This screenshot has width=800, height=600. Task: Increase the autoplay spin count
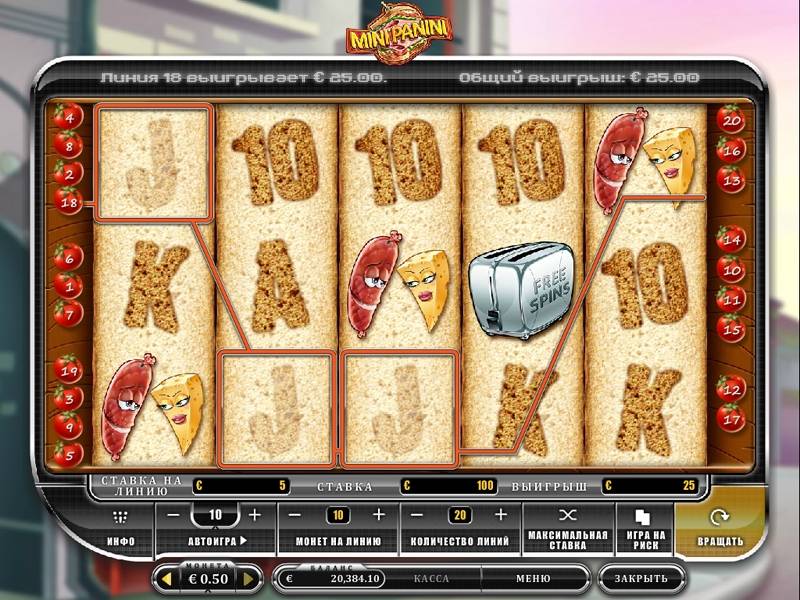[254, 515]
